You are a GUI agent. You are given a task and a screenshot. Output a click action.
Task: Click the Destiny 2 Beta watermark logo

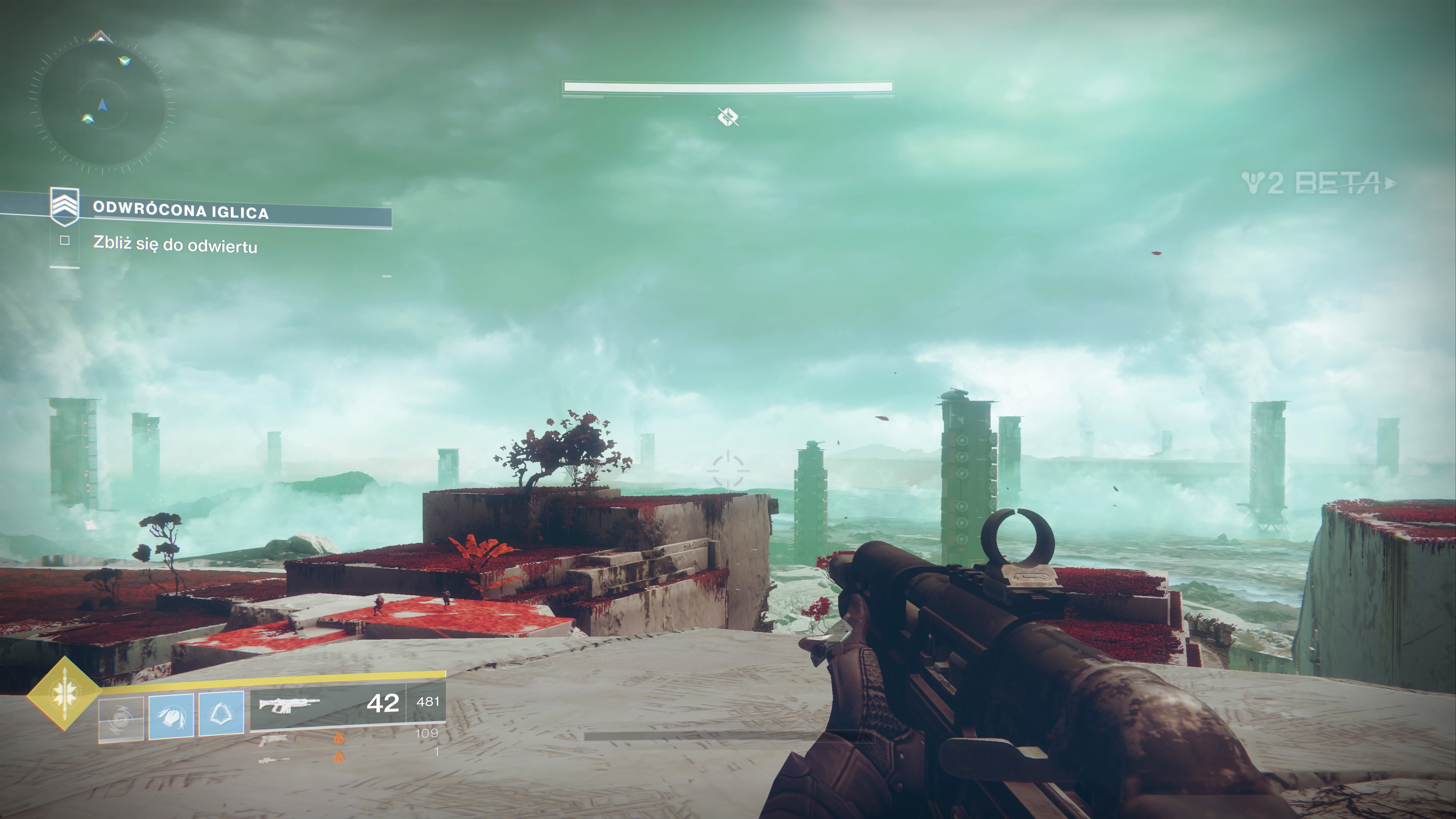coord(1318,182)
